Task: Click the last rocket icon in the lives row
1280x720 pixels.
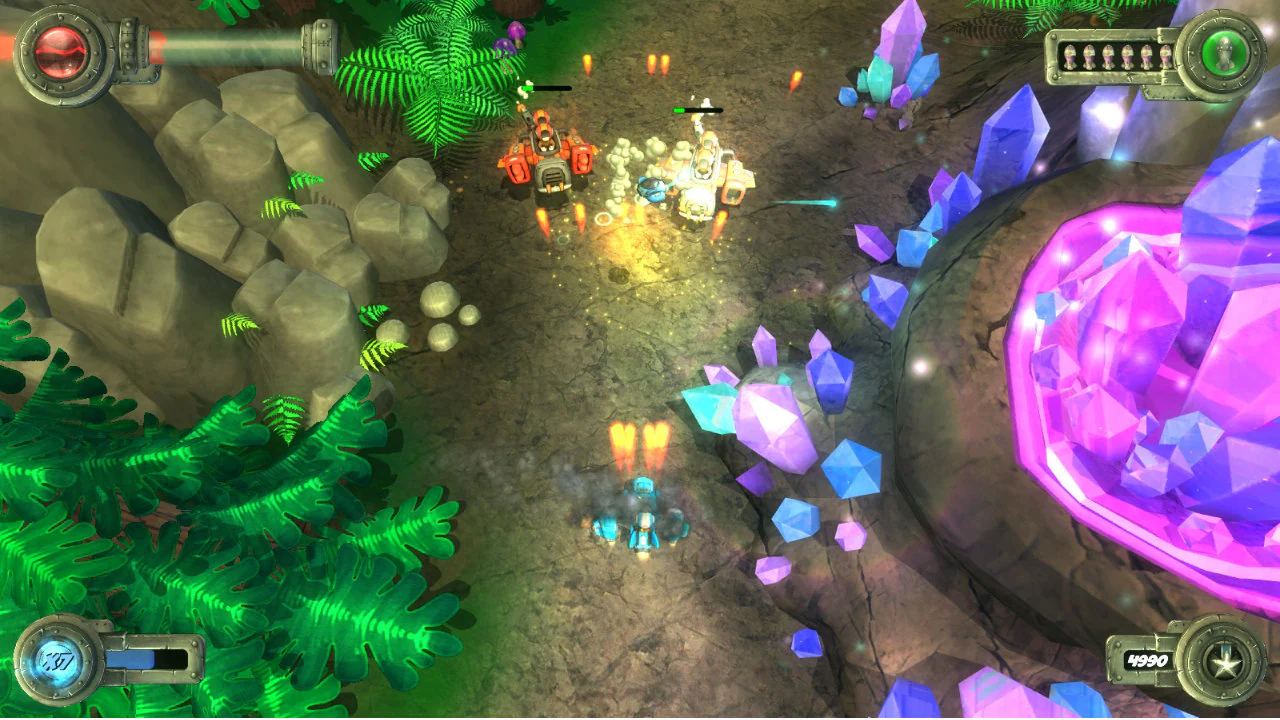Action: [1168, 56]
